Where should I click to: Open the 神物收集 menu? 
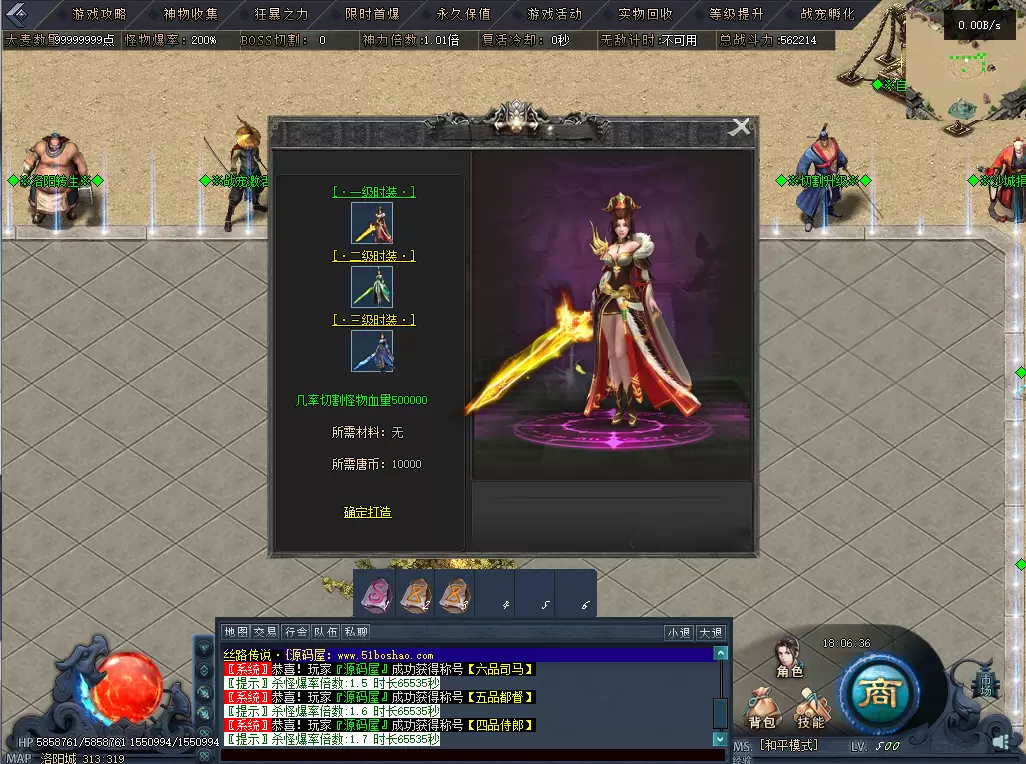click(x=190, y=14)
